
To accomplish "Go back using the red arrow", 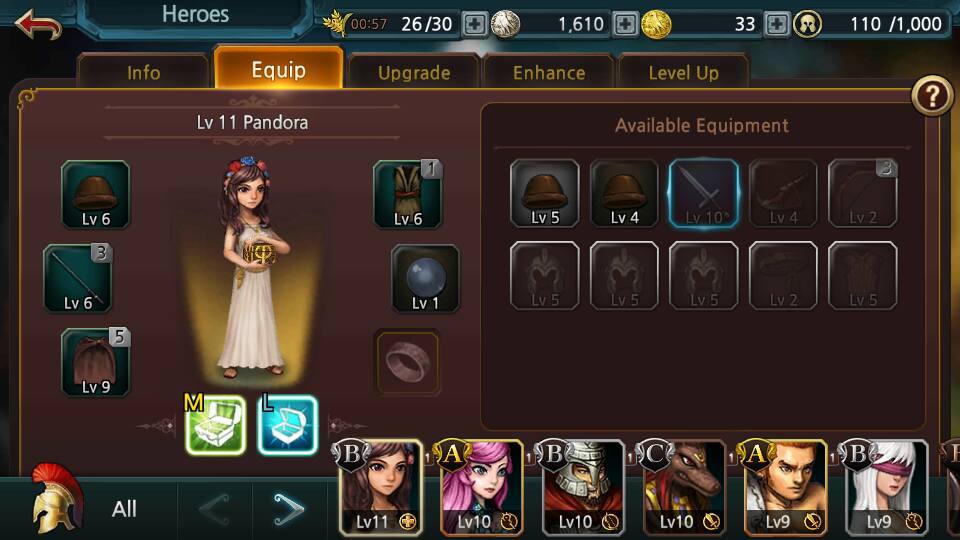I will coord(38,24).
